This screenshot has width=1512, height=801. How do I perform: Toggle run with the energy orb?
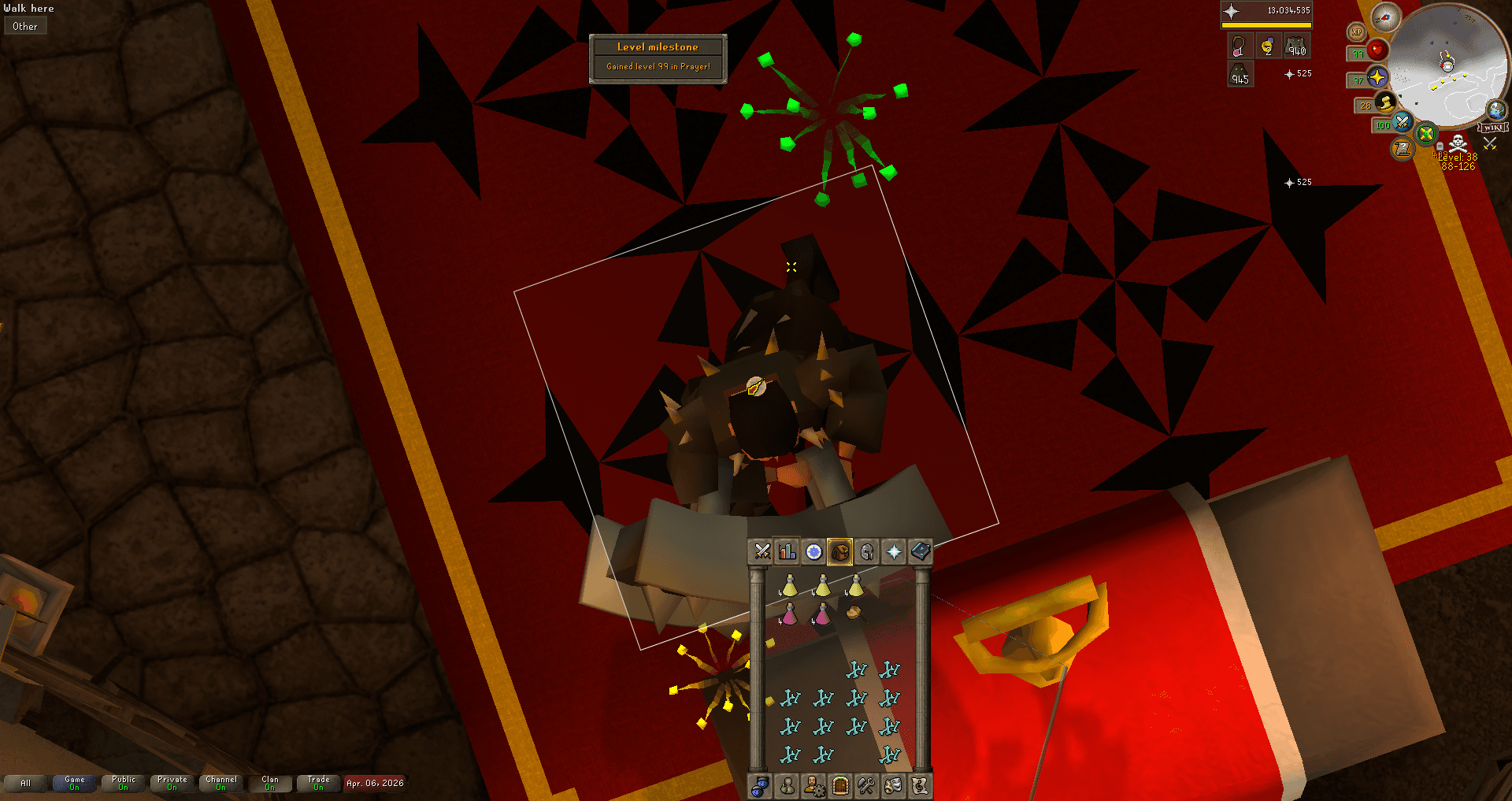tap(1384, 104)
